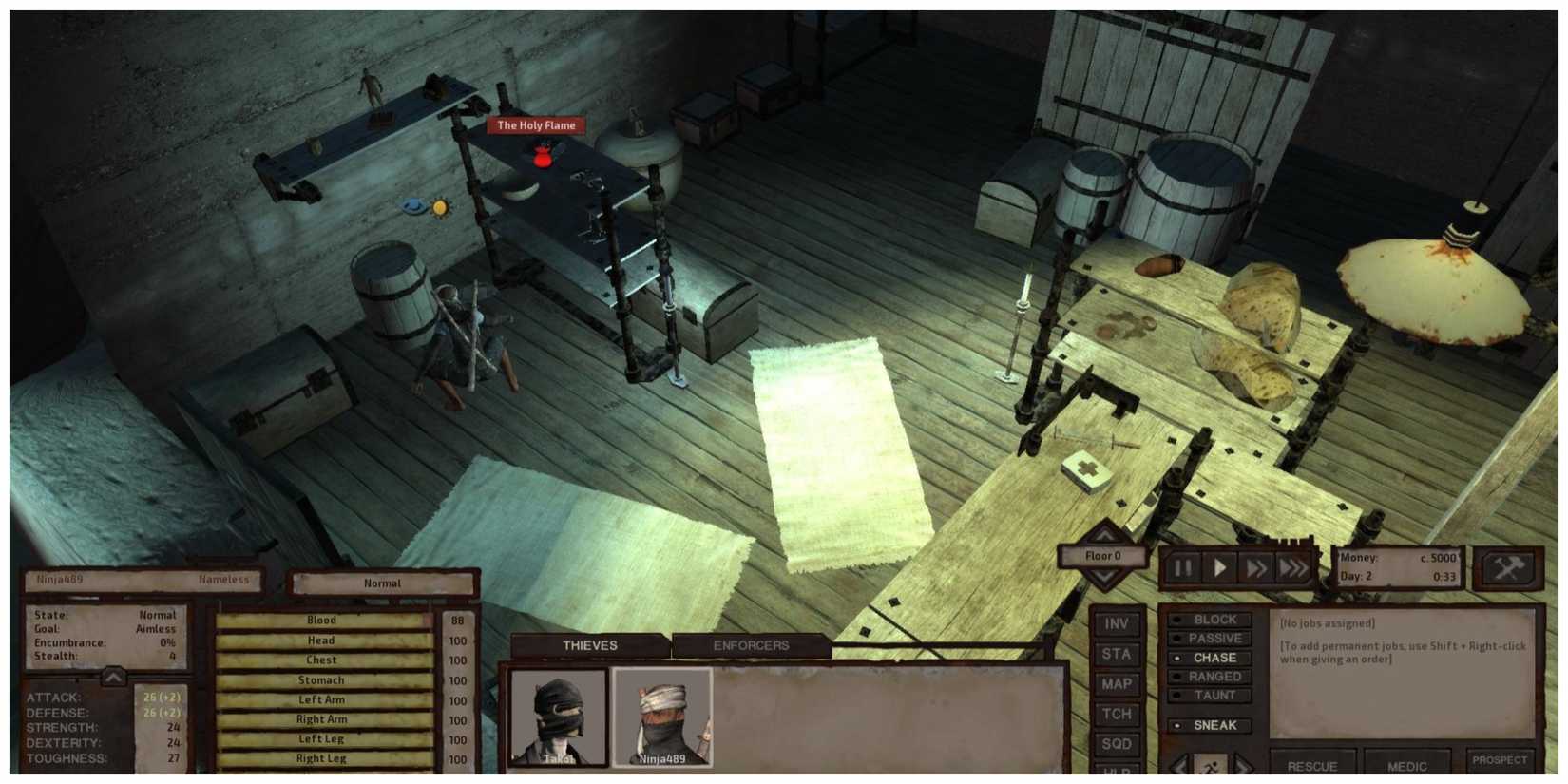The image size is (1568, 784).
Task: Open the MAP view
Action: click(x=1118, y=684)
